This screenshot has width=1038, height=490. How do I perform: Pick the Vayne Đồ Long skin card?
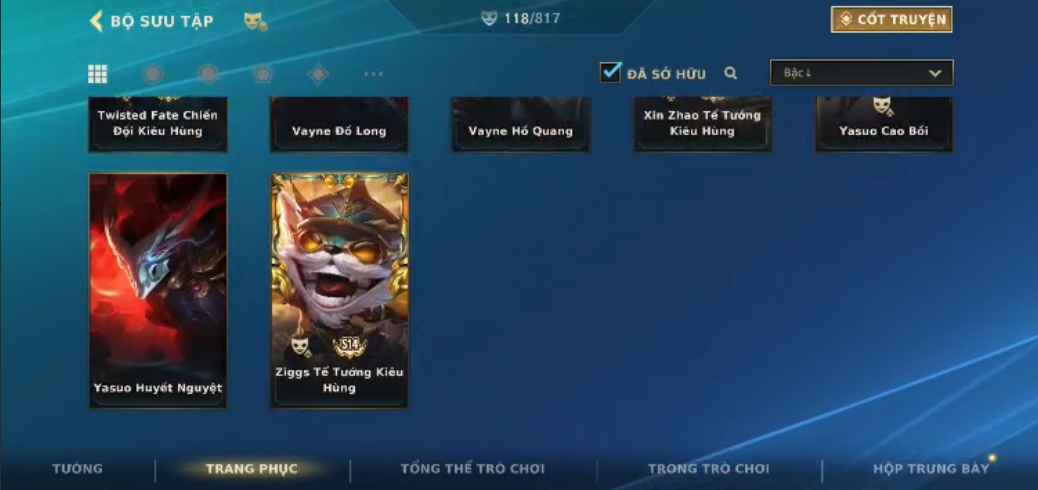point(339,125)
